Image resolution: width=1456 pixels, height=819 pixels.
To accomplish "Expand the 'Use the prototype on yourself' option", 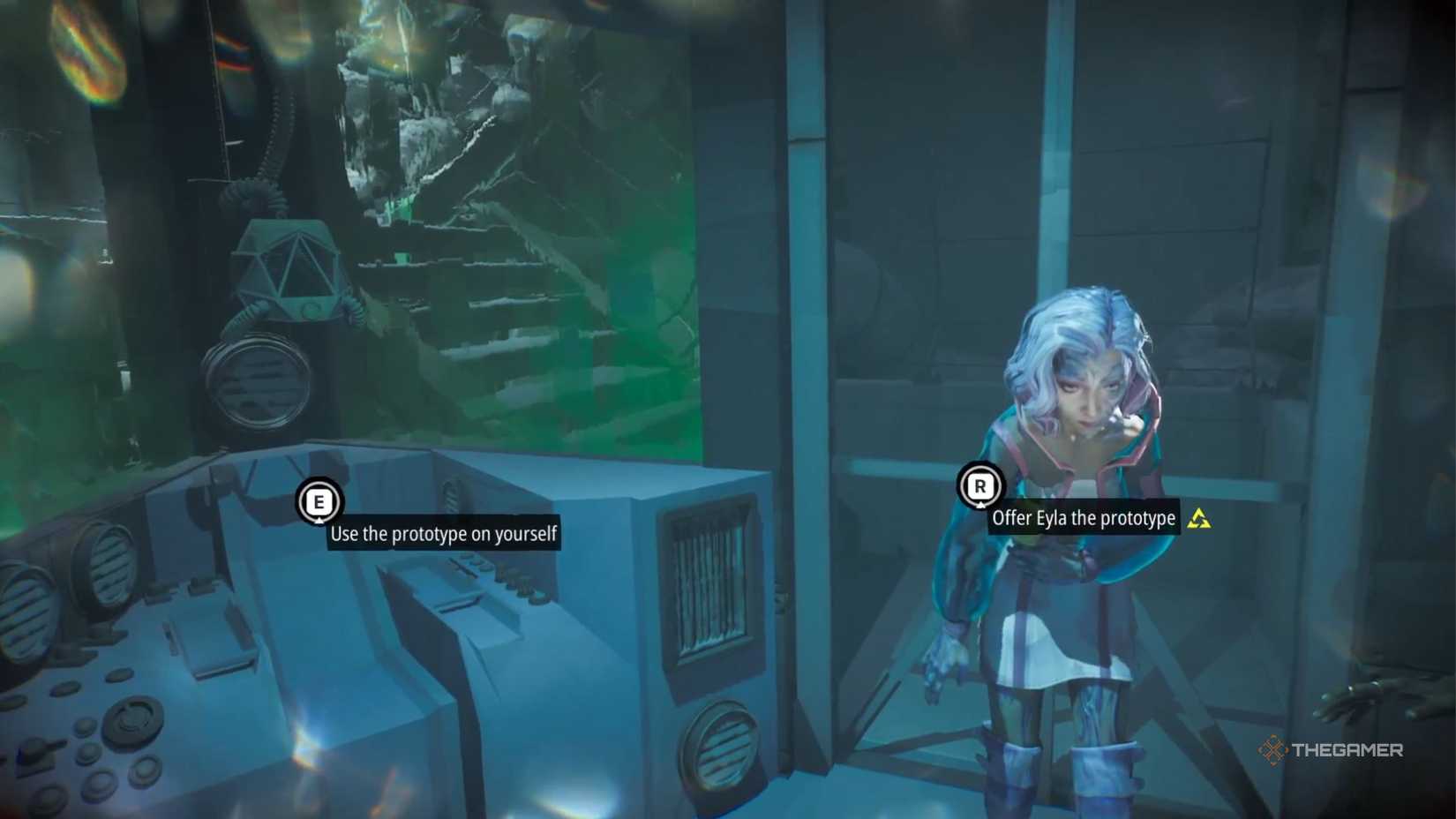I will (444, 533).
